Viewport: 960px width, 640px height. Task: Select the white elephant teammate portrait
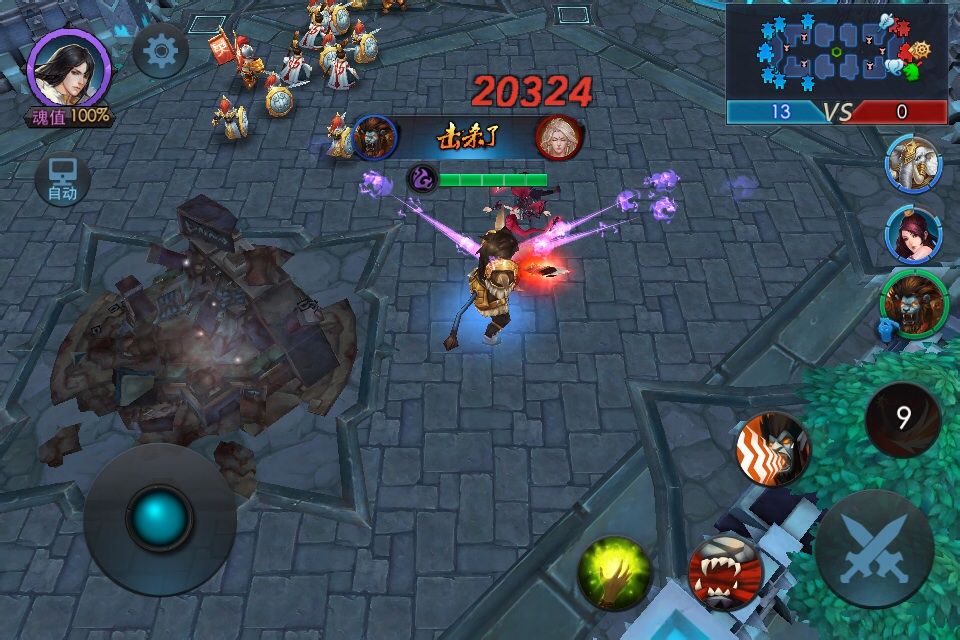pyautogui.click(x=913, y=162)
